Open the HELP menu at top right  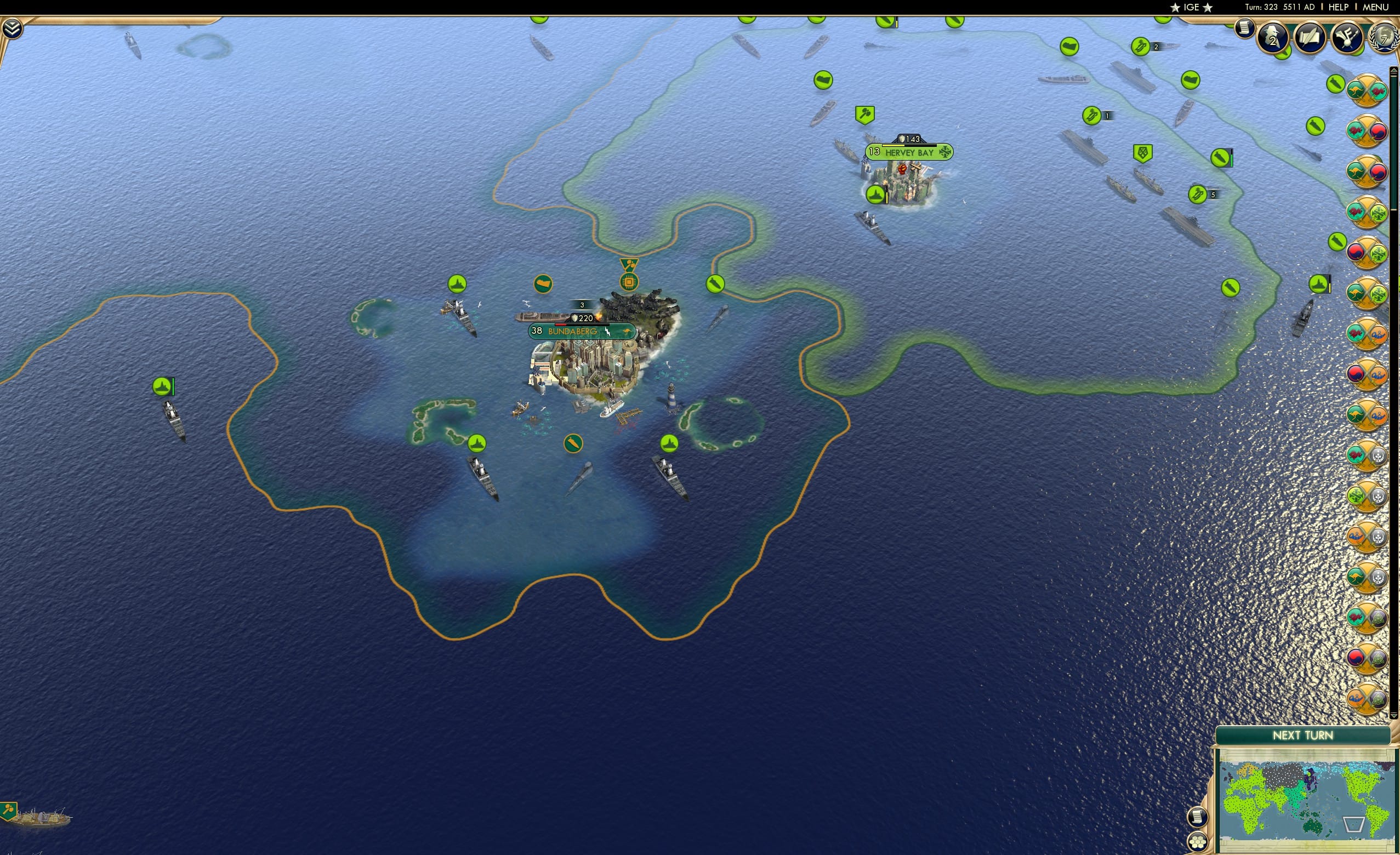click(x=1339, y=7)
